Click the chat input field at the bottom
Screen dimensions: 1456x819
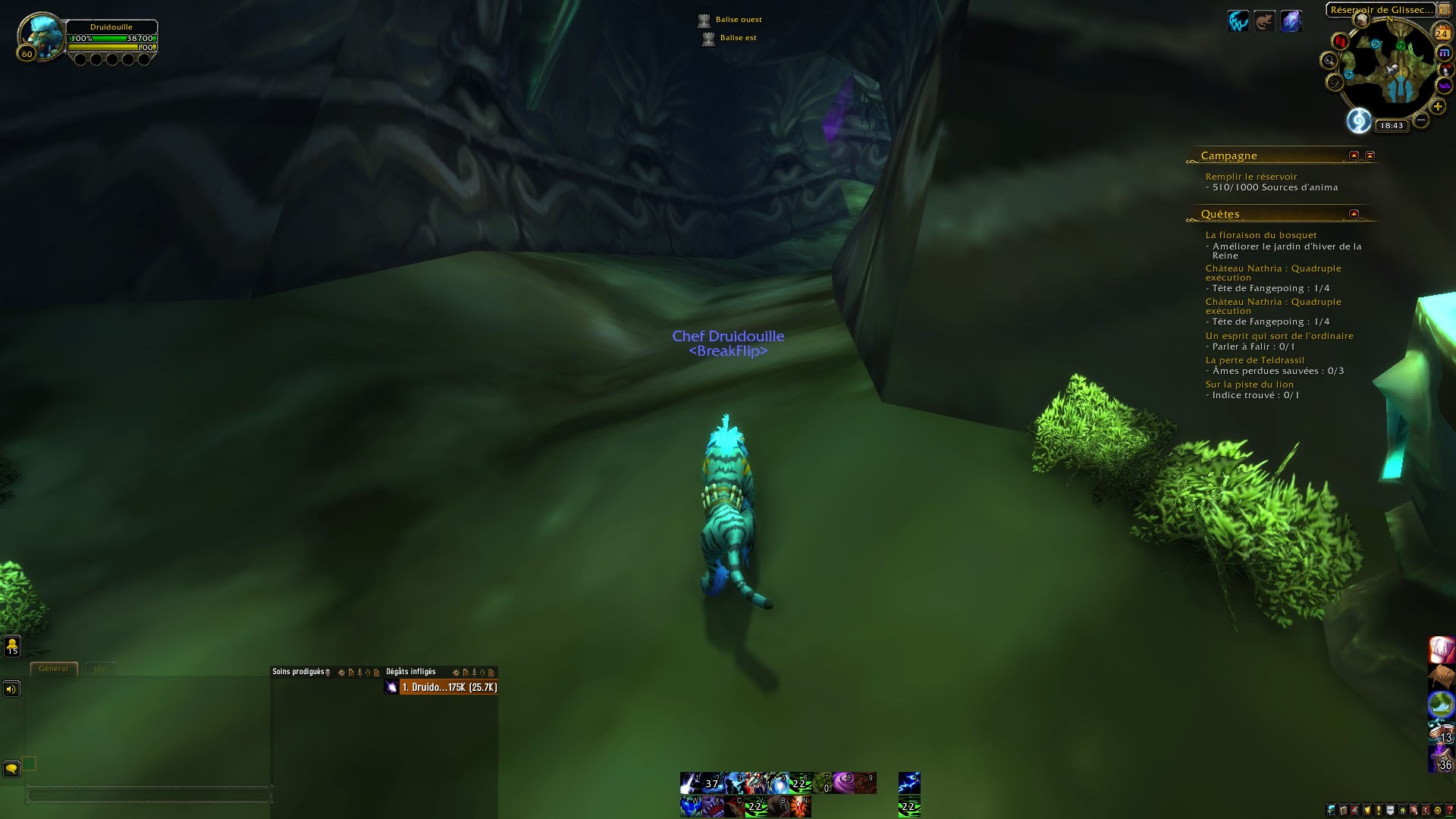149,795
